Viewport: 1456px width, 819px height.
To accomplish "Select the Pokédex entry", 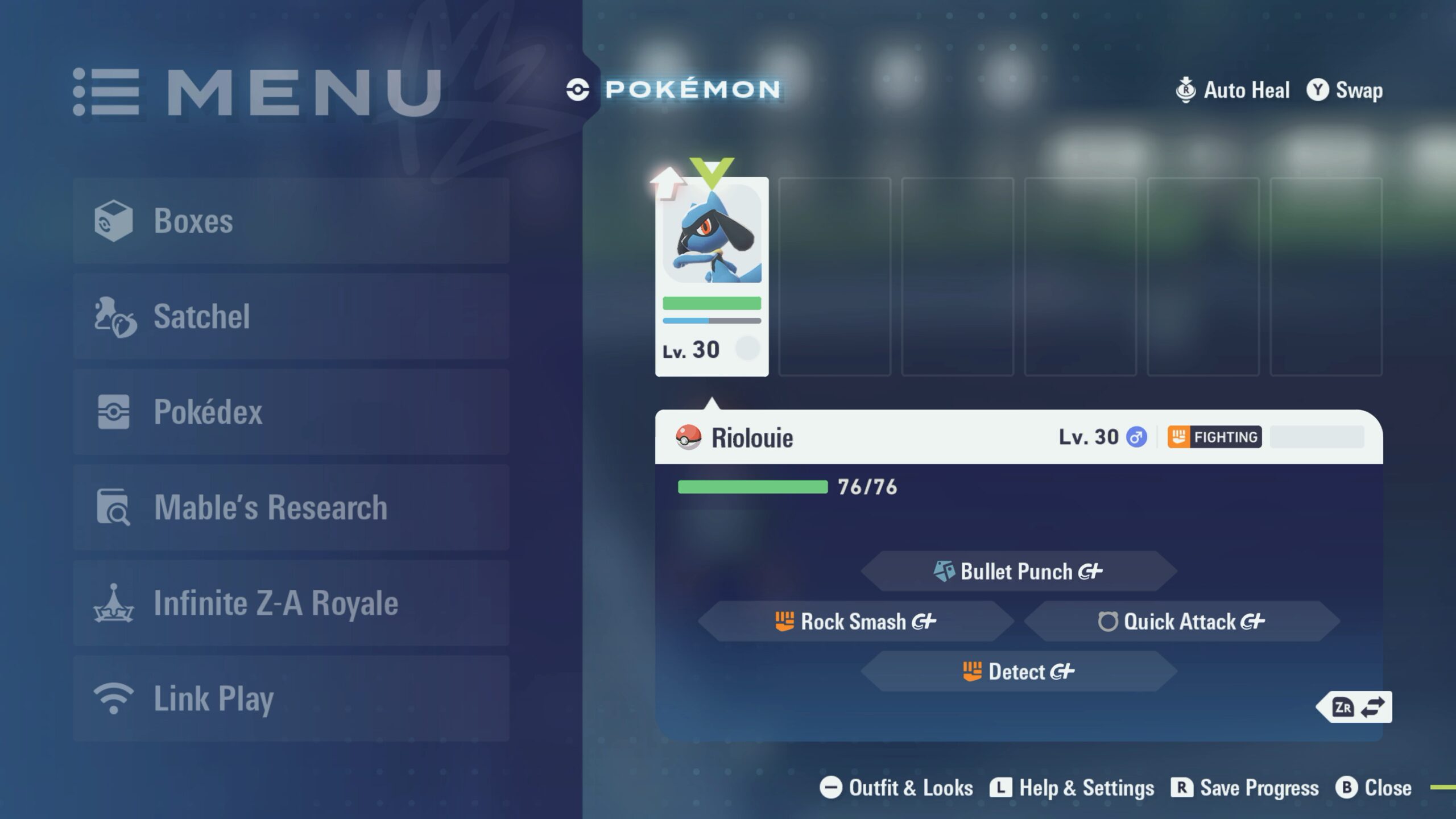I will coord(291,412).
